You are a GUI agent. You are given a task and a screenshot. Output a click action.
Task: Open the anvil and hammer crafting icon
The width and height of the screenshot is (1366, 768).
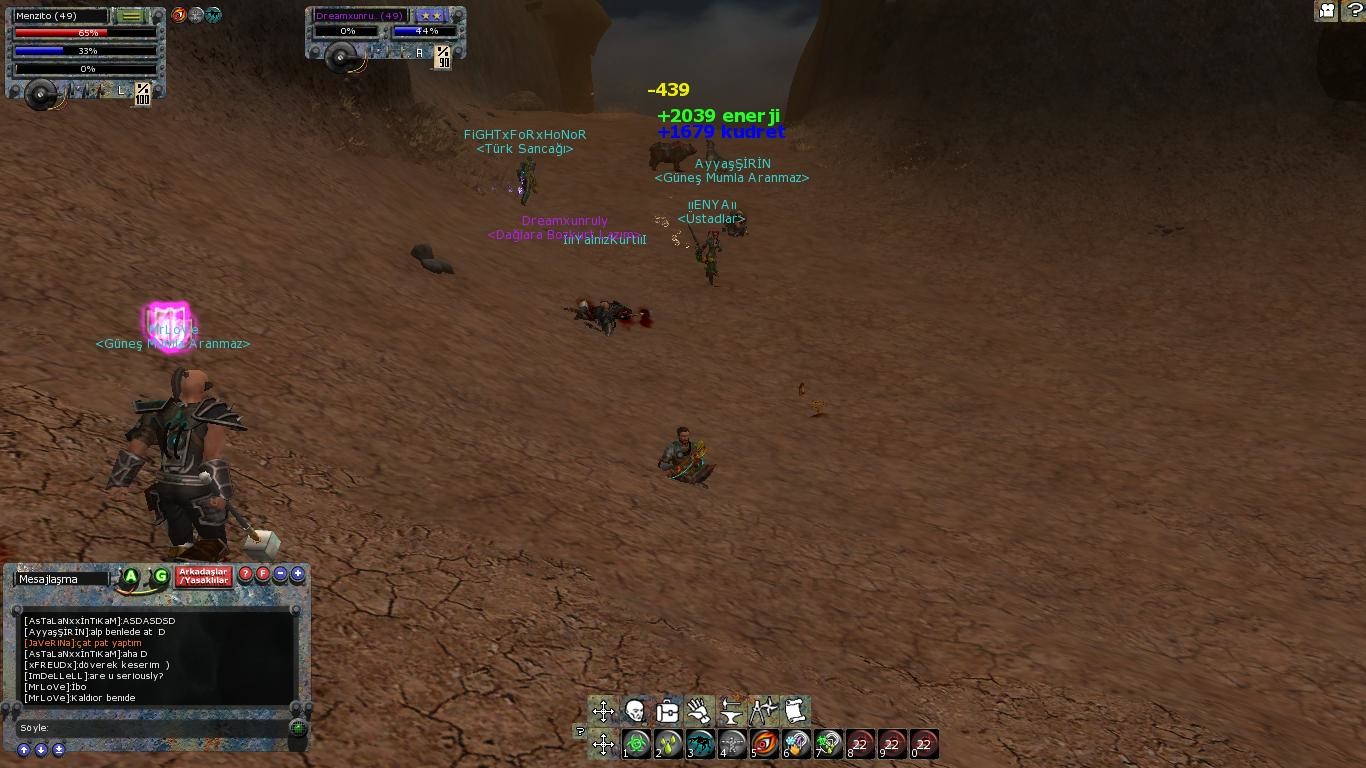coord(731,711)
